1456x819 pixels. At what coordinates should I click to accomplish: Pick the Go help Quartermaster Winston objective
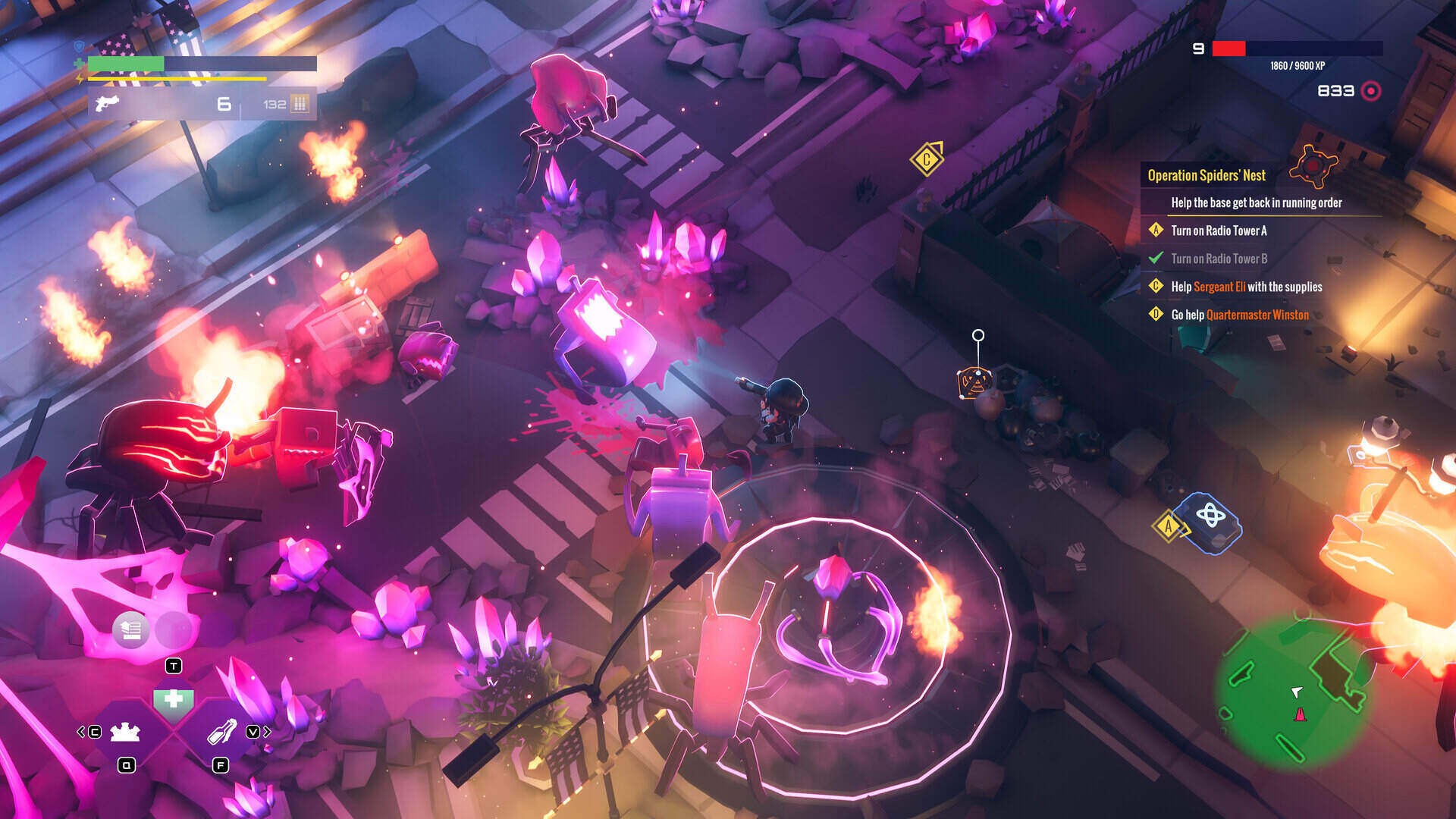click(1240, 315)
